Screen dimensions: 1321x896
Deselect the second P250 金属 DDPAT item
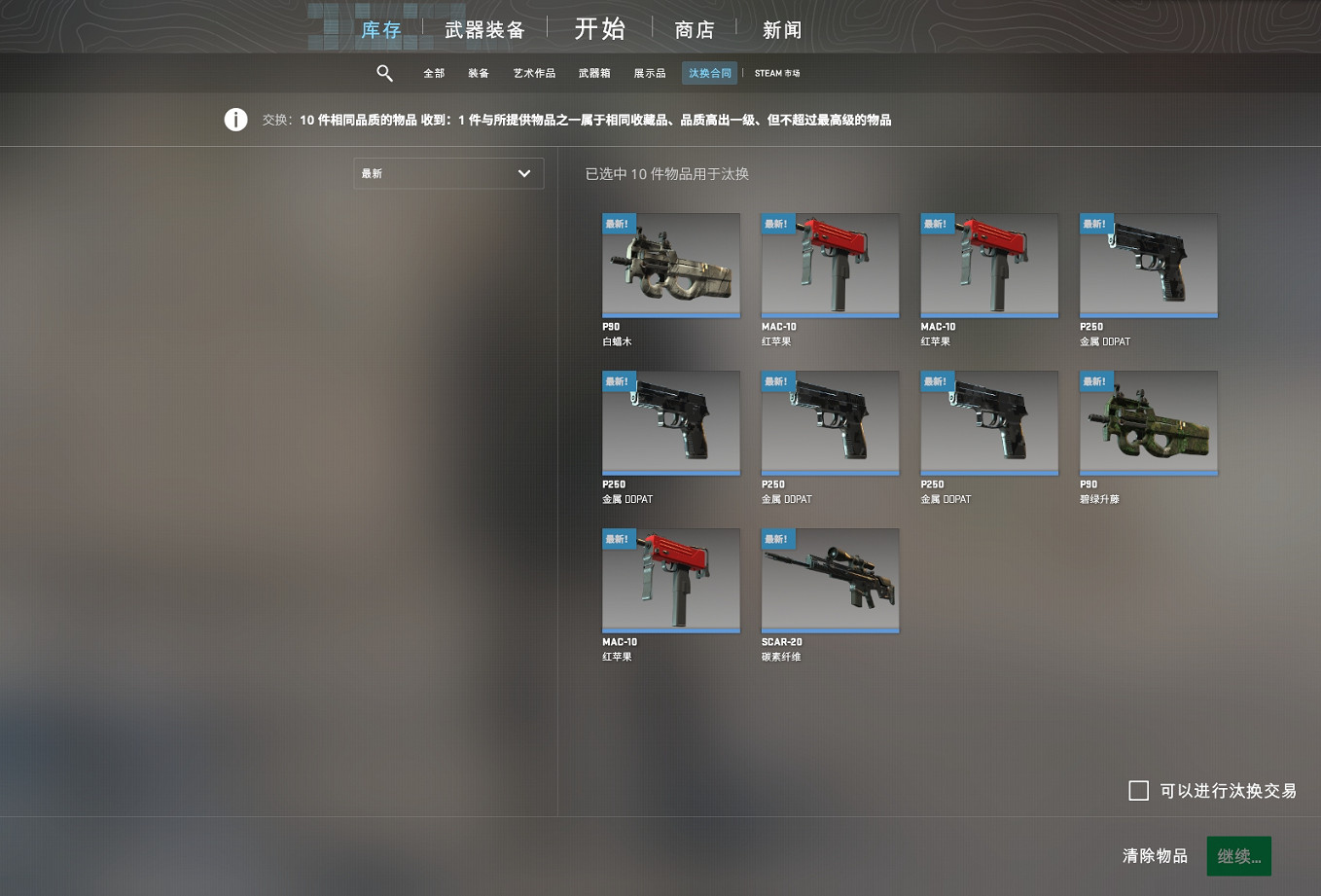[671, 421]
